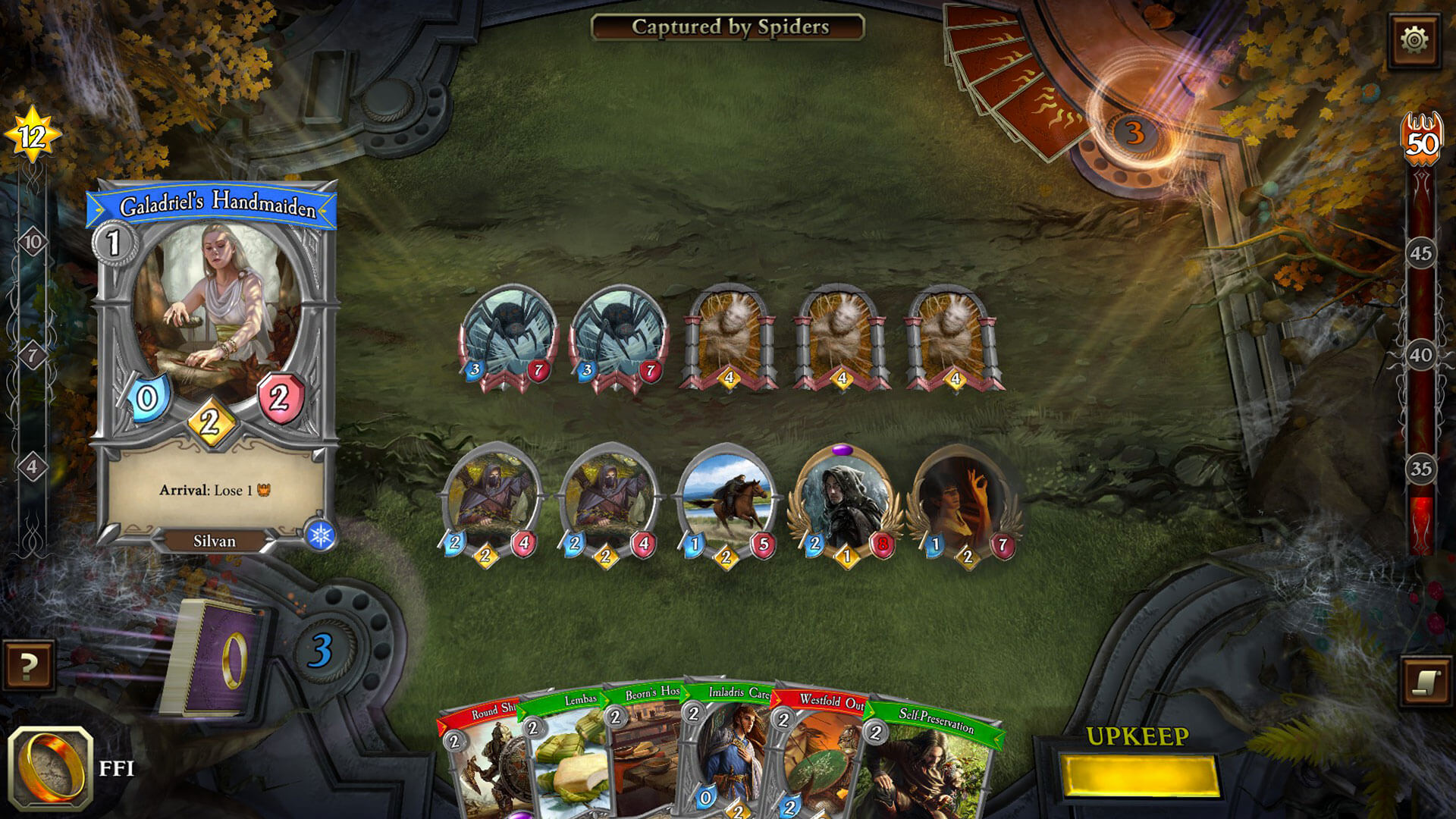The height and width of the screenshot is (819, 1456).
Task: Inspect the Galadriel's Handmaiden card preview
Action: [x=214, y=364]
